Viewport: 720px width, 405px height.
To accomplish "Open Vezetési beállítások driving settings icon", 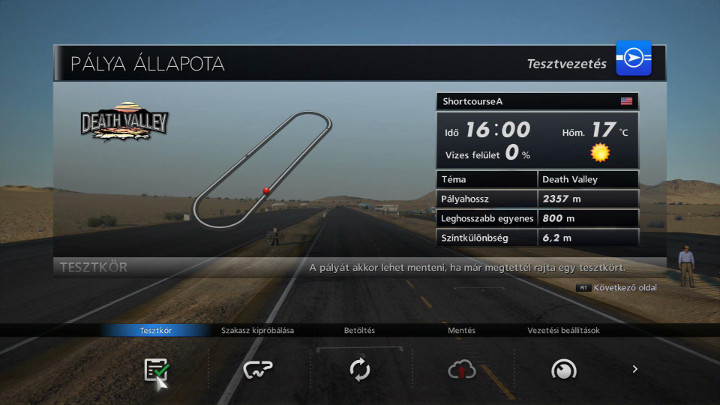I will (564, 370).
